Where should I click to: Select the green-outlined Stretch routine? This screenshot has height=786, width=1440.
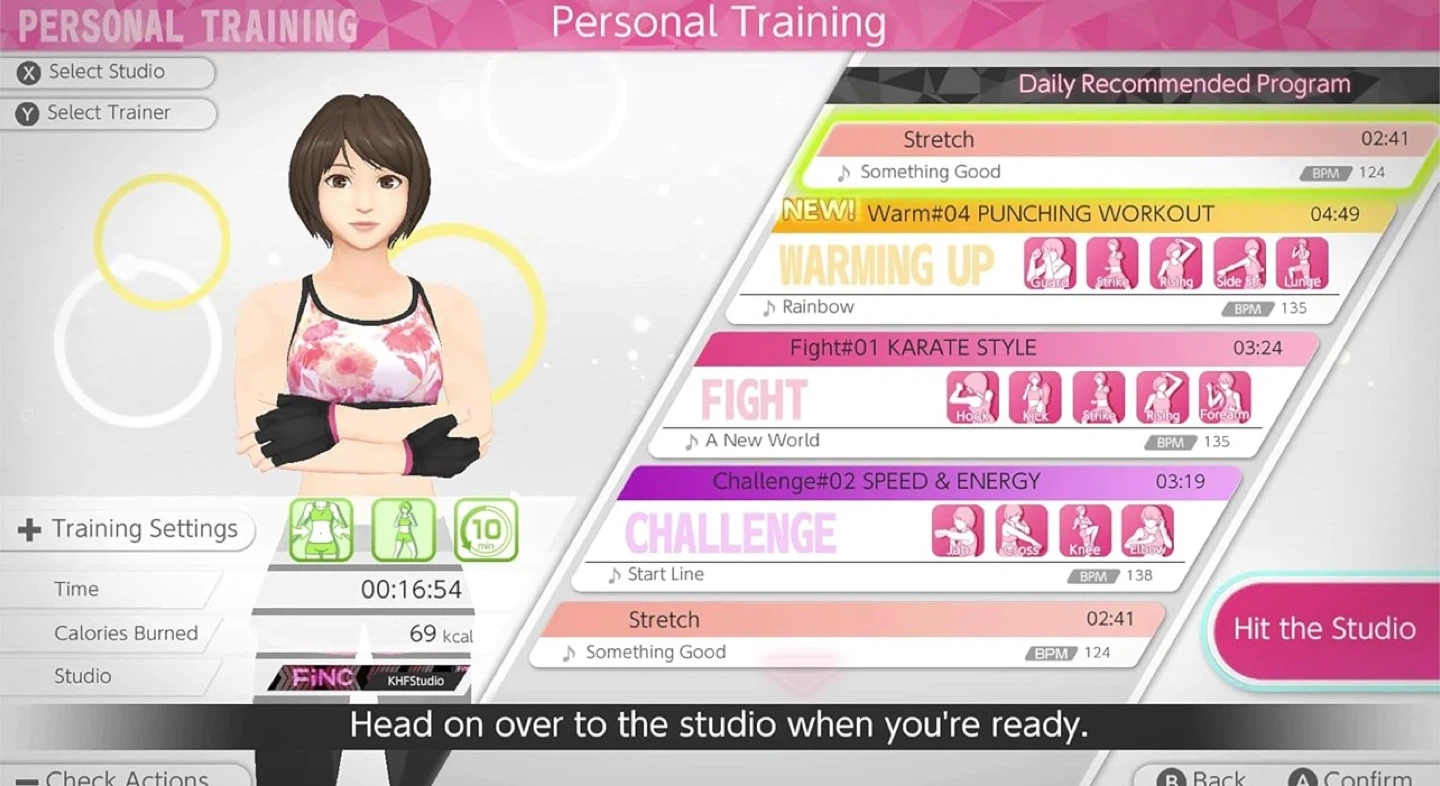[x=1120, y=156]
